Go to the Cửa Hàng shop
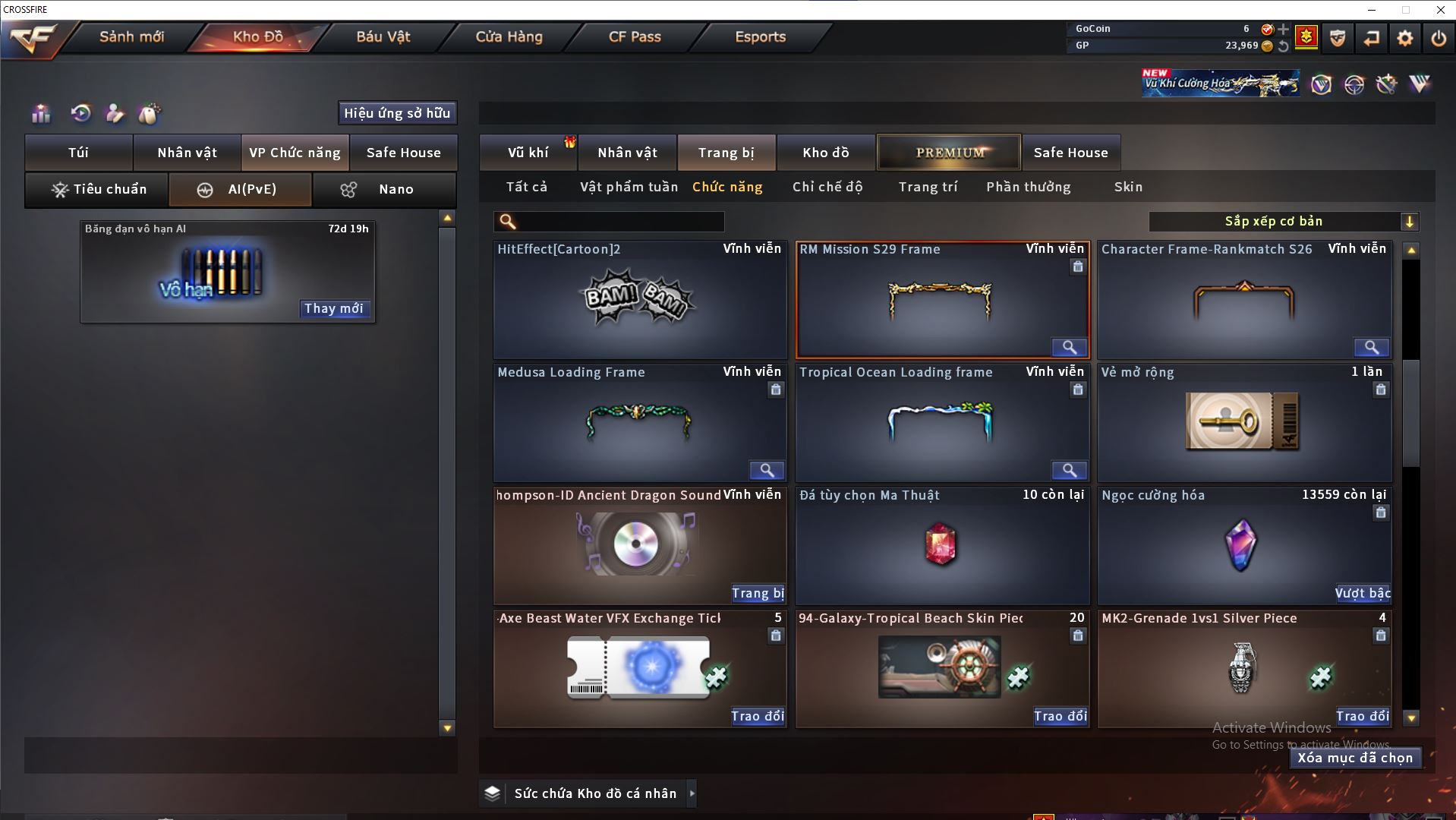Image resolution: width=1456 pixels, height=820 pixels. click(509, 36)
